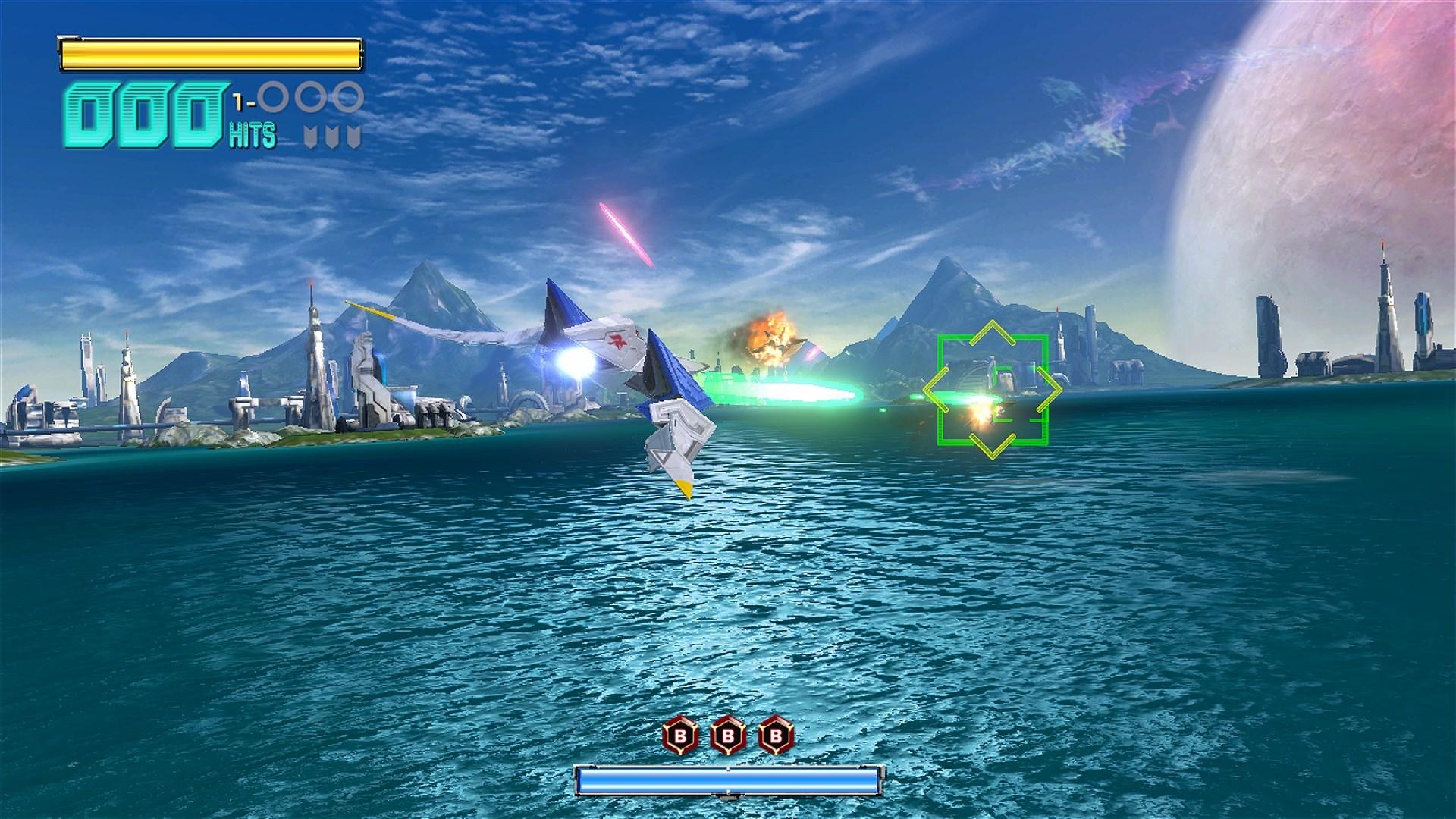Click the middle bomb icon at bottom center
Image resolution: width=1456 pixels, height=819 pixels.
click(726, 734)
